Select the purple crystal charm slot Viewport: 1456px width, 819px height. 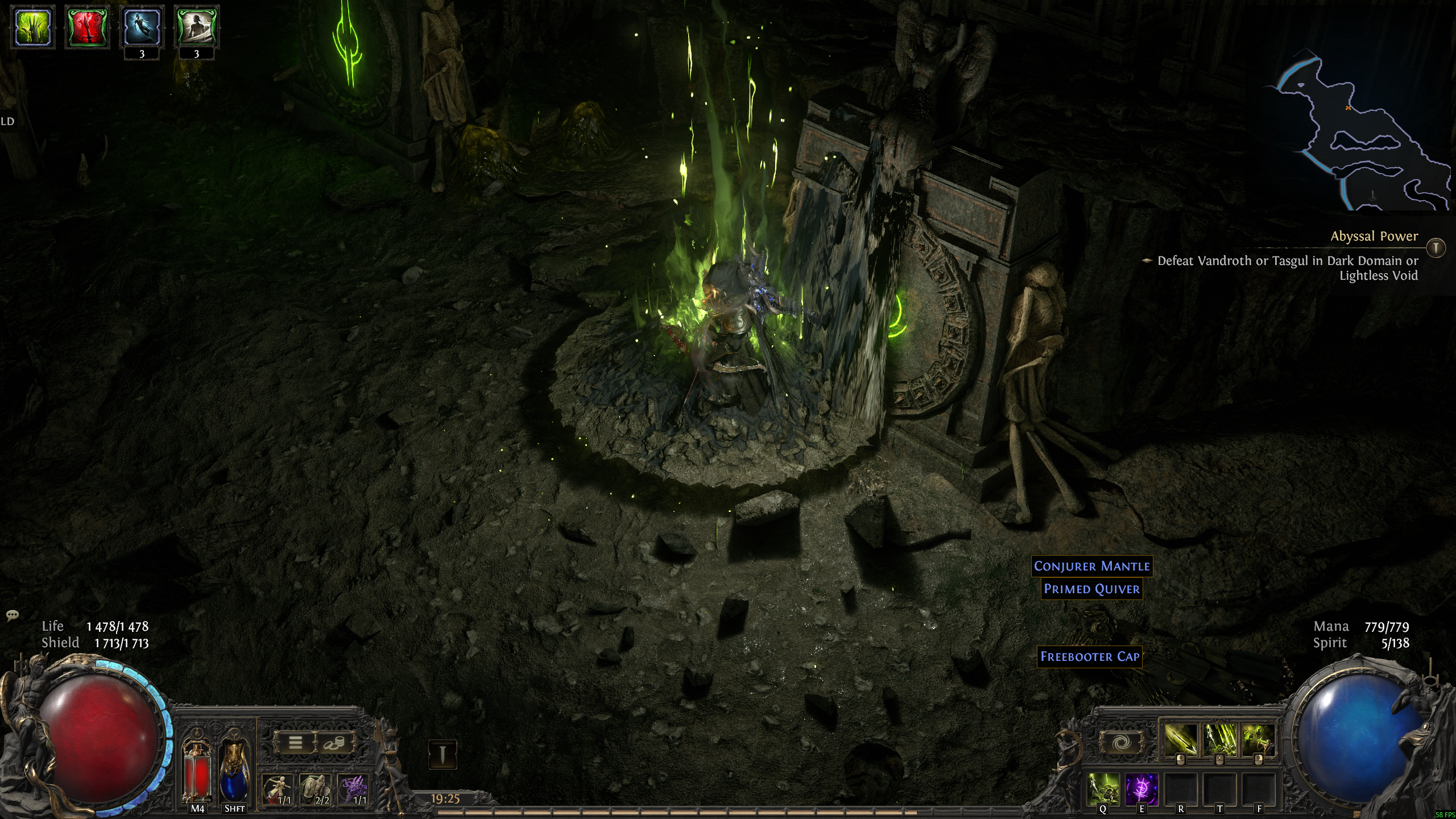tap(353, 789)
